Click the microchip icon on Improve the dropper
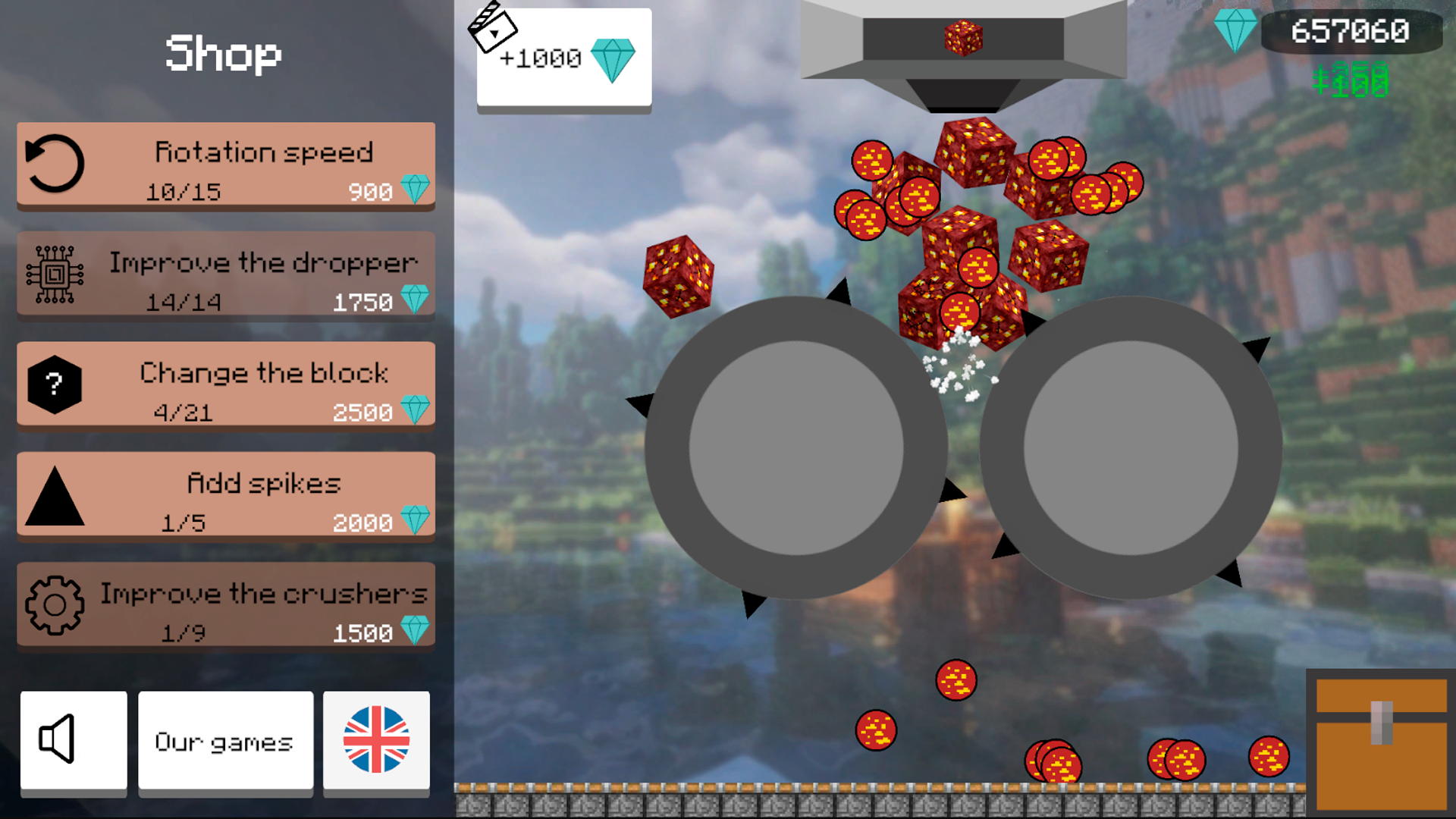This screenshot has height=819, width=1456. coord(53,275)
